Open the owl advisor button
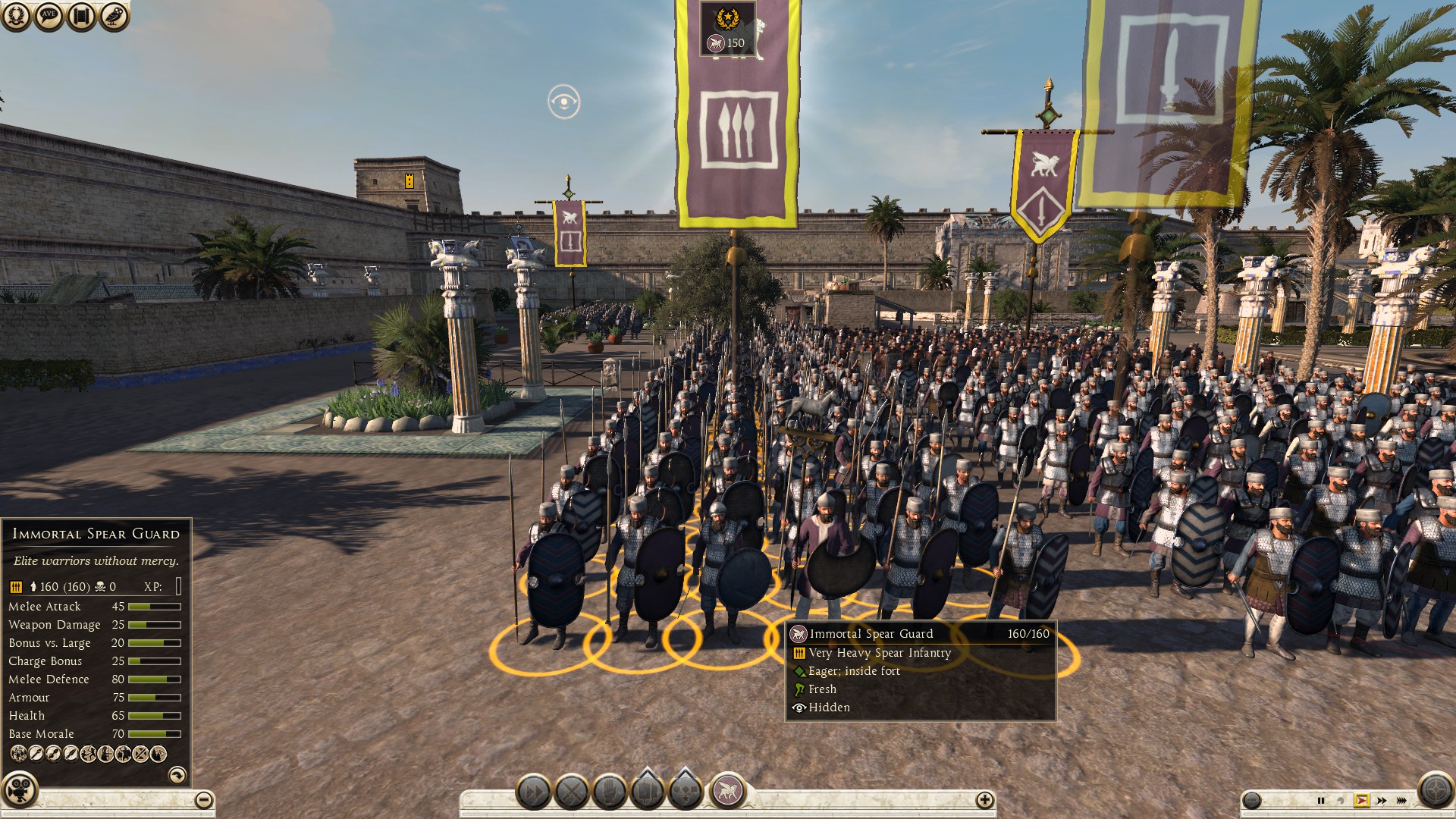The height and width of the screenshot is (819, 1456). tap(114, 16)
